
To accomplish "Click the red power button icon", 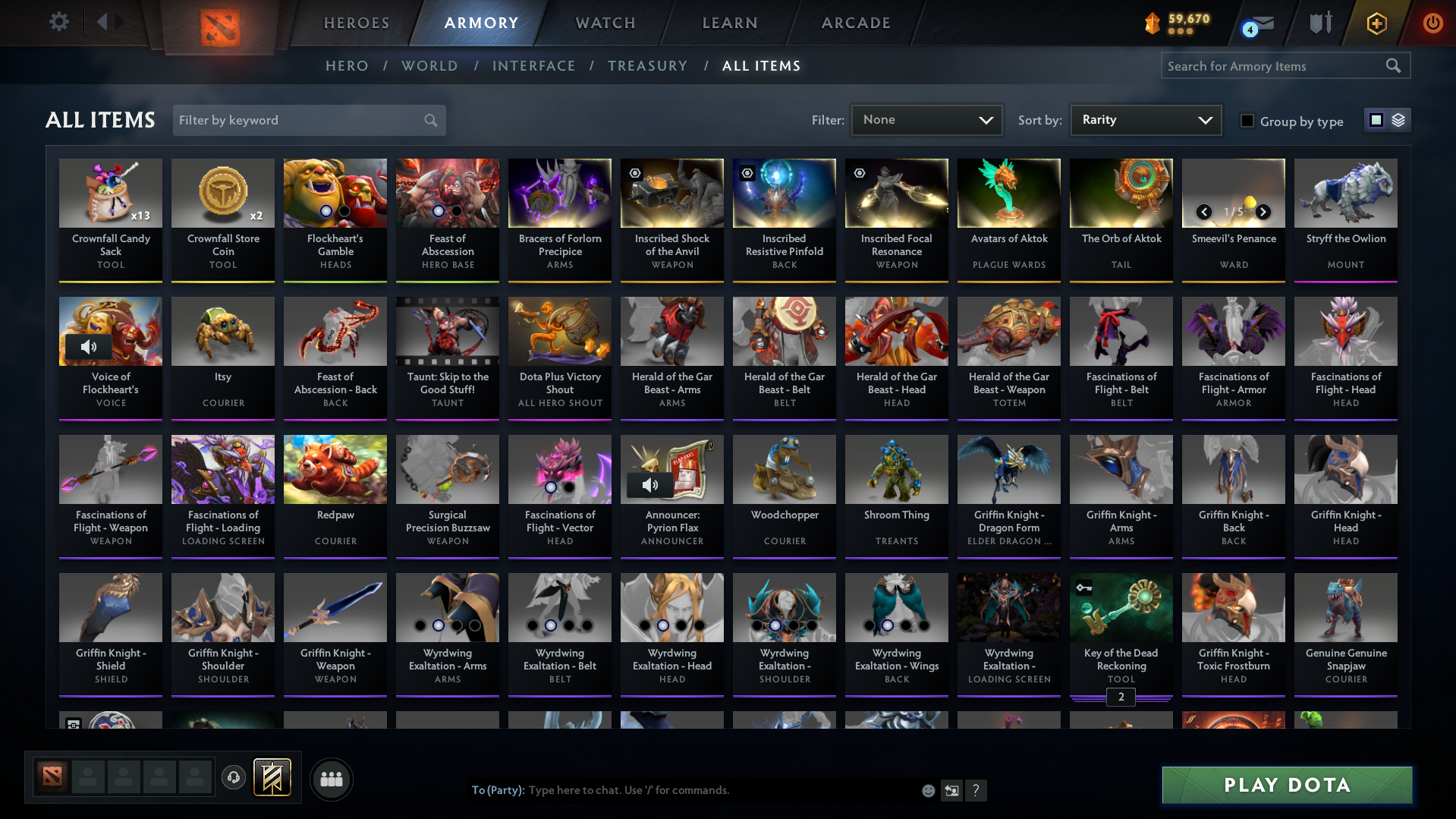I will click(1432, 23).
